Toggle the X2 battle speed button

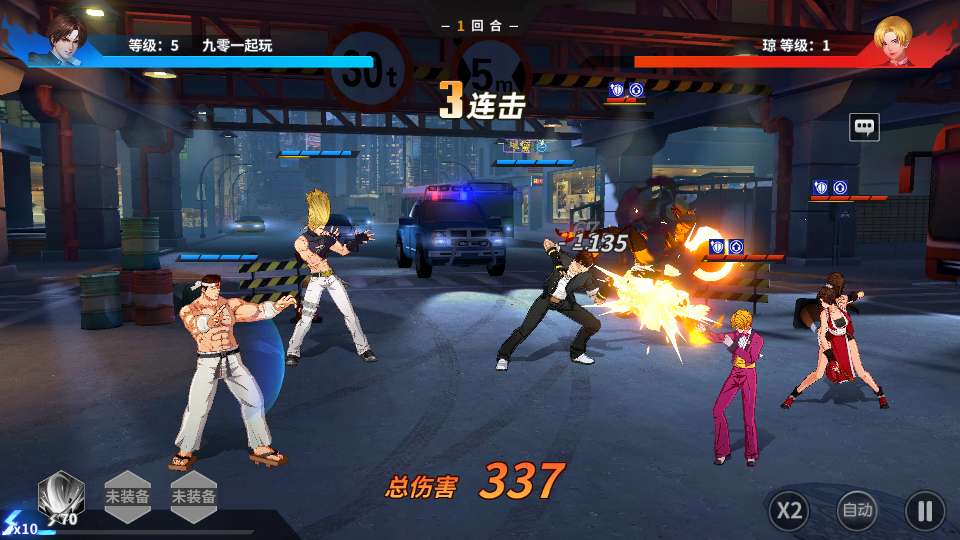pos(789,511)
